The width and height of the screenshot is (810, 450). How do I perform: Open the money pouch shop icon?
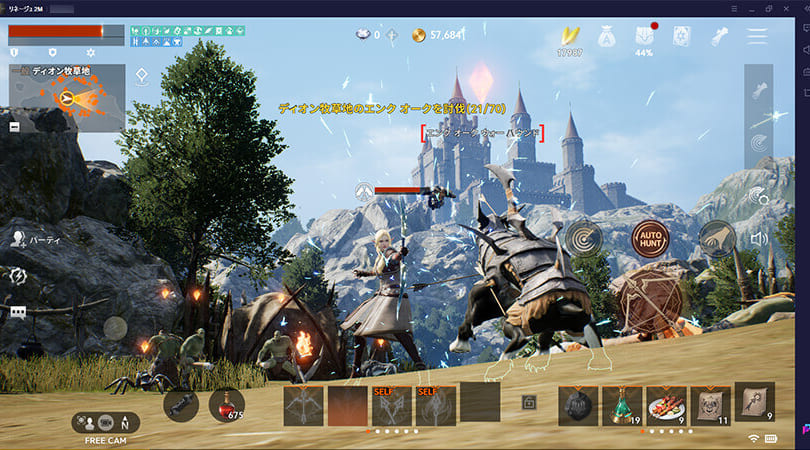pyautogui.click(x=607, y=37)
